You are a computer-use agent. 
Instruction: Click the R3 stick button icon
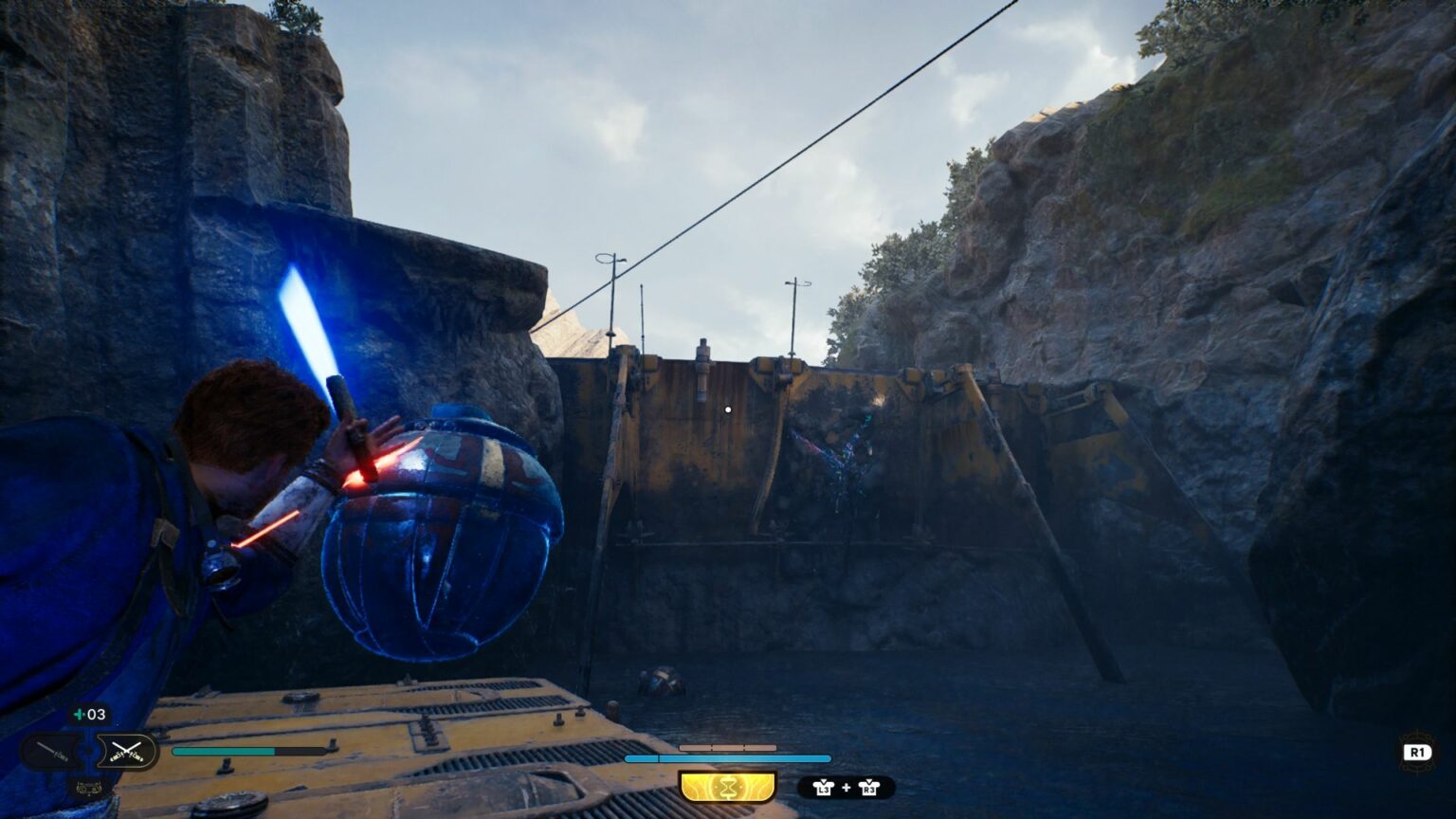coord(868,788)
